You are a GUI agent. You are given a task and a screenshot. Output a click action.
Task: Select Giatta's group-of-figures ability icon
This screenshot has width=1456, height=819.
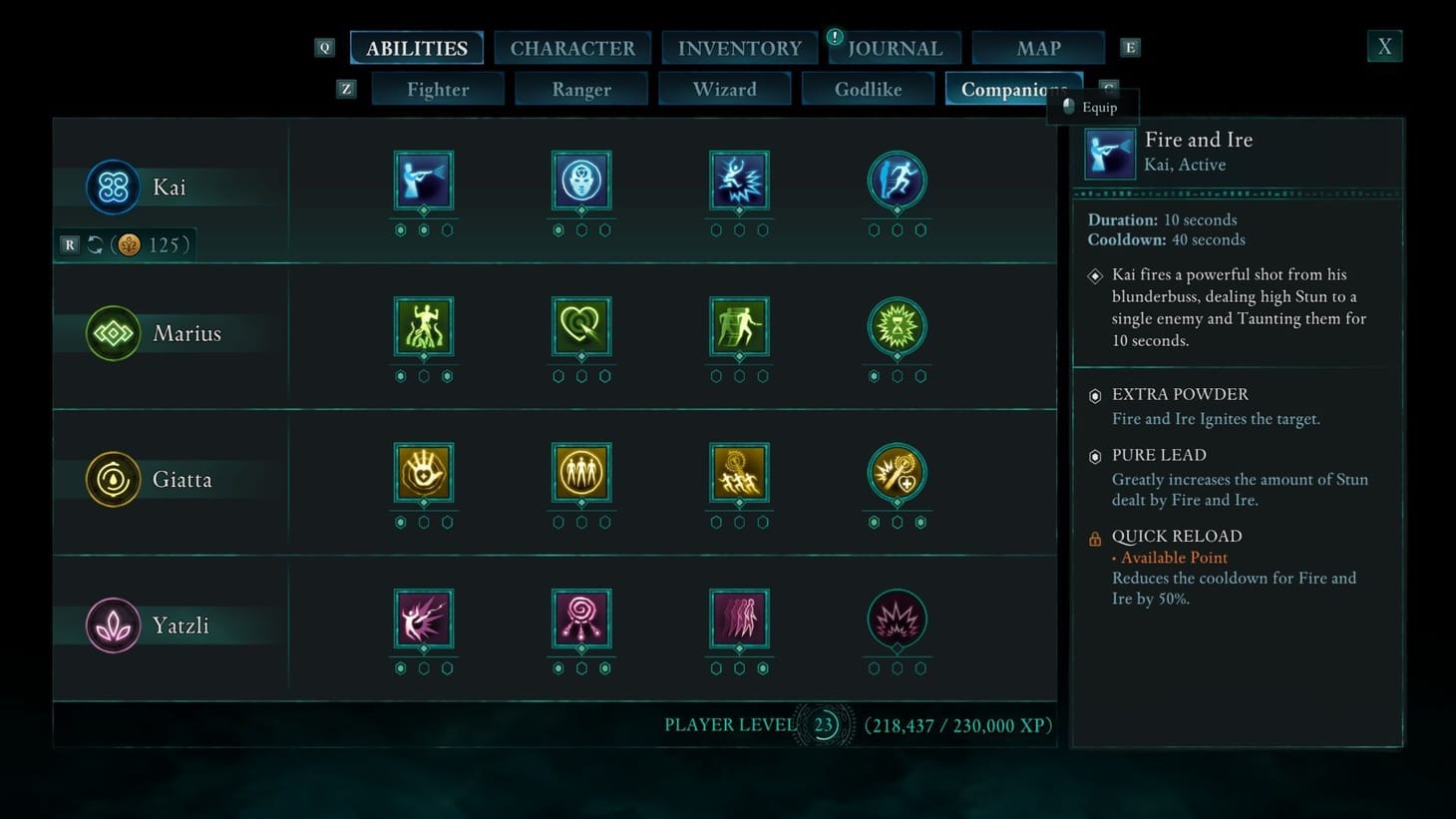click(x=581, y=472)
